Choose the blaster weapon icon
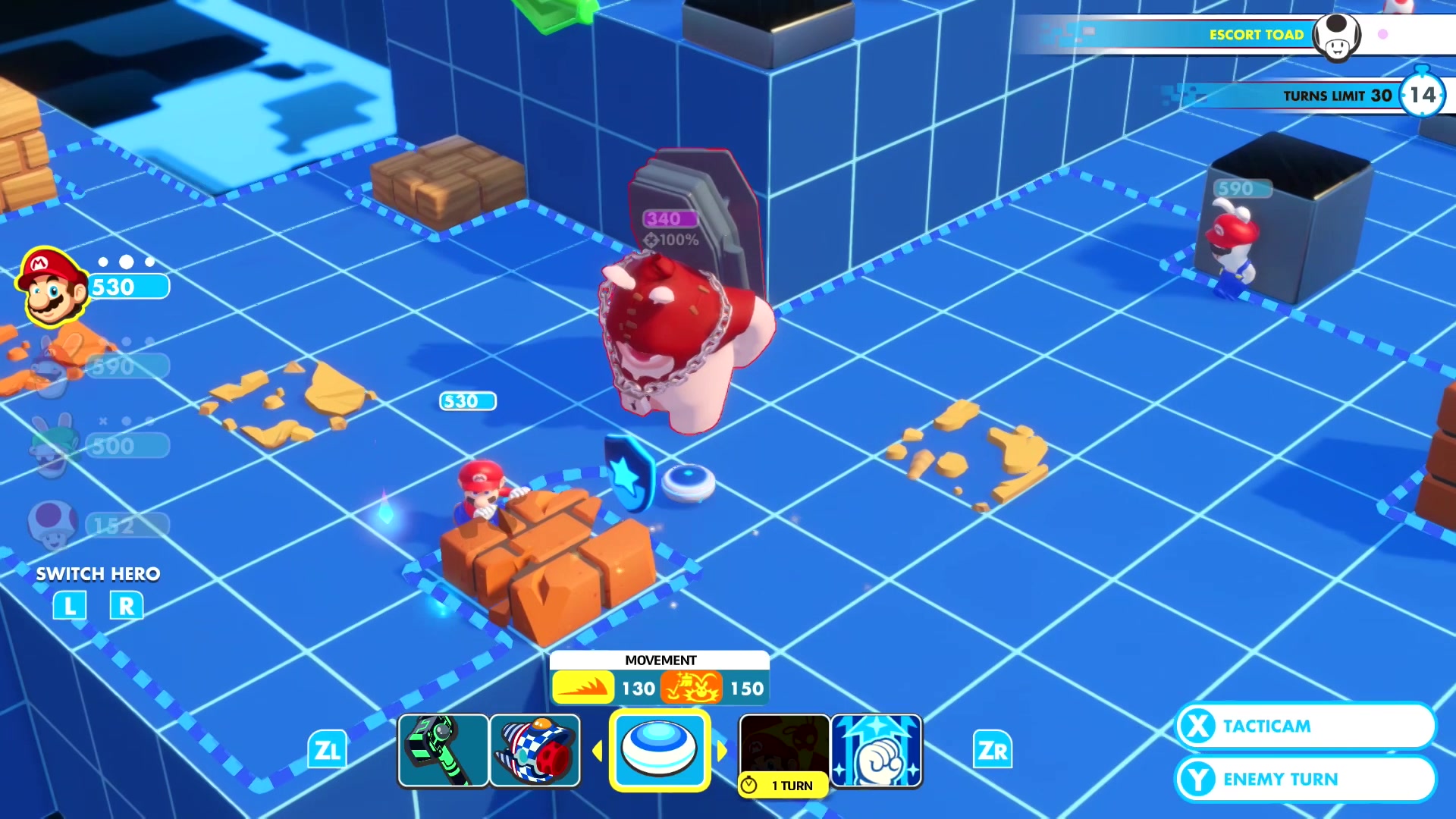Viewport: 1456px width, 819px height. click(535, 750)
